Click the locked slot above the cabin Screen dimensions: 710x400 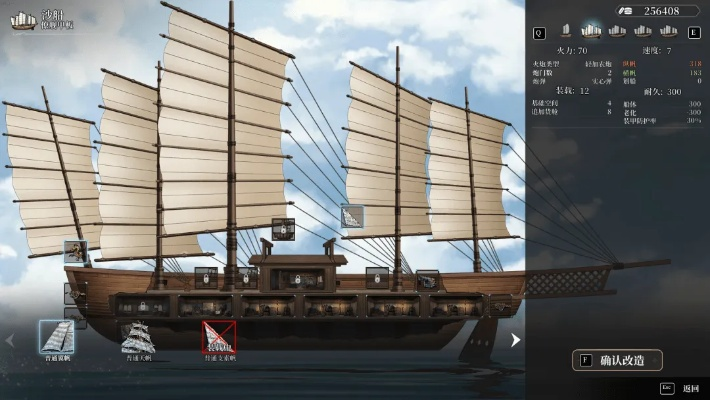tap(283, 229)
